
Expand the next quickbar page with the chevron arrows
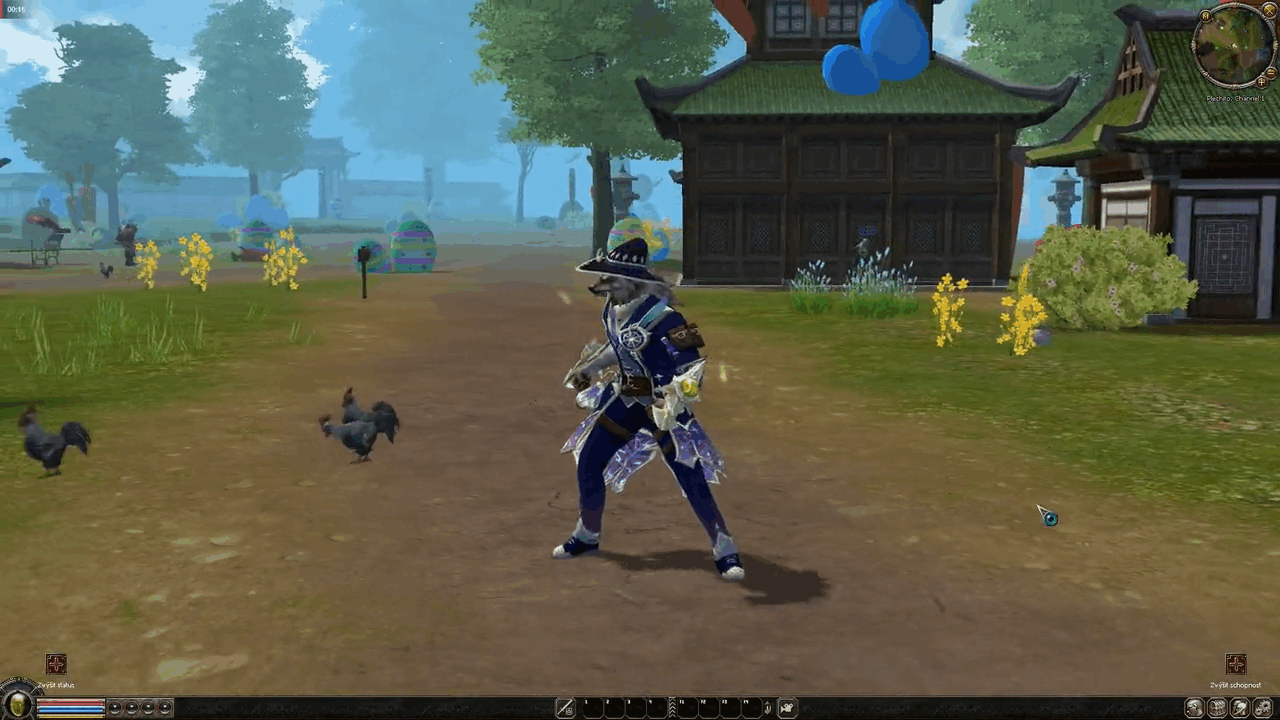(672, 707)
